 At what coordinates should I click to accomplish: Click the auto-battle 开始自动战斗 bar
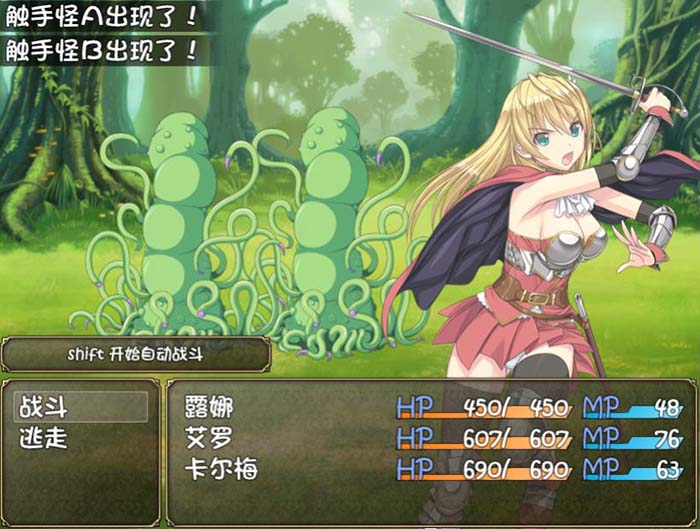[x=136, y=353]
